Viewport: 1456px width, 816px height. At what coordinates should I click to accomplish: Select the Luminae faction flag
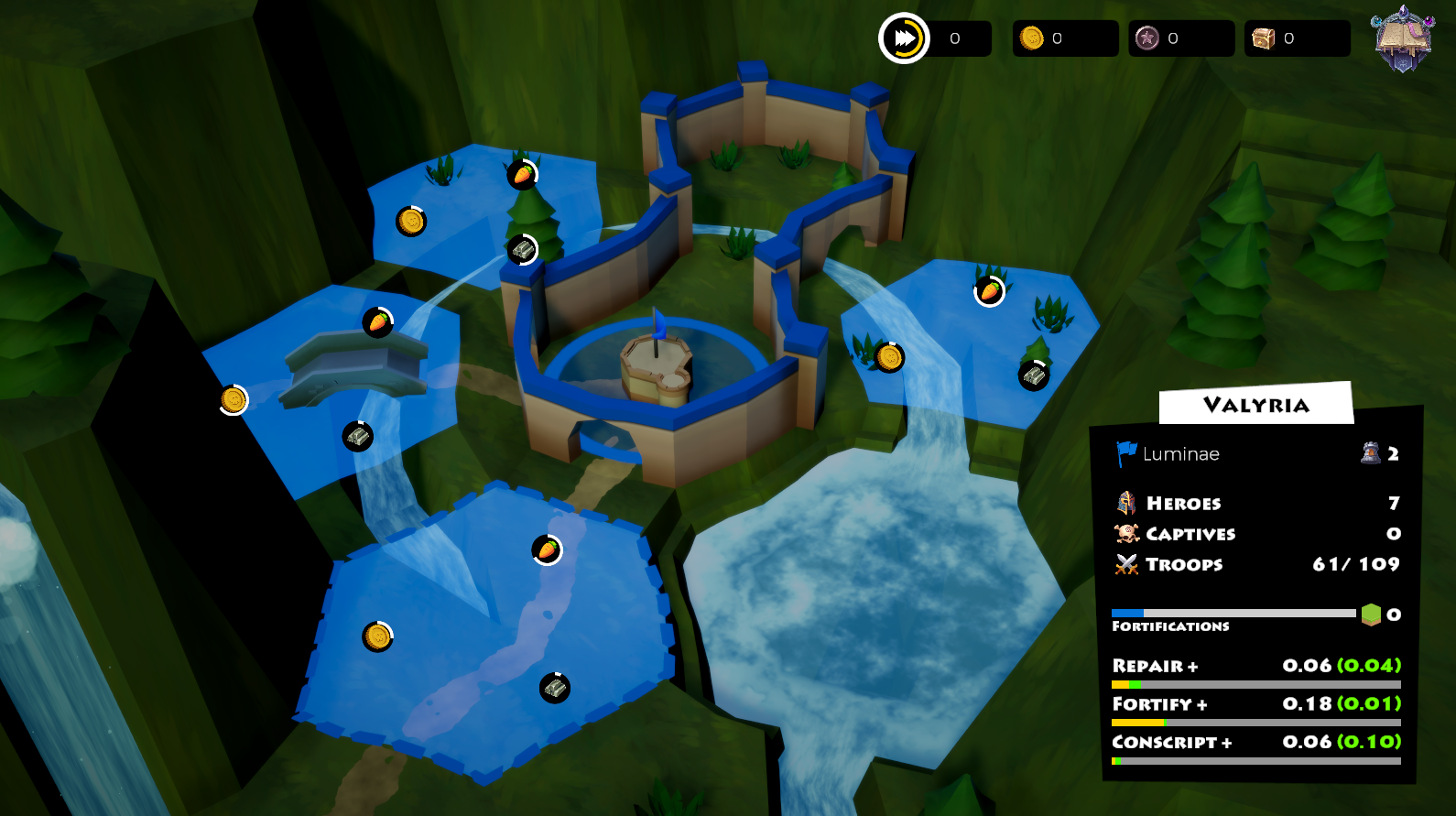tap(1126, 453)
